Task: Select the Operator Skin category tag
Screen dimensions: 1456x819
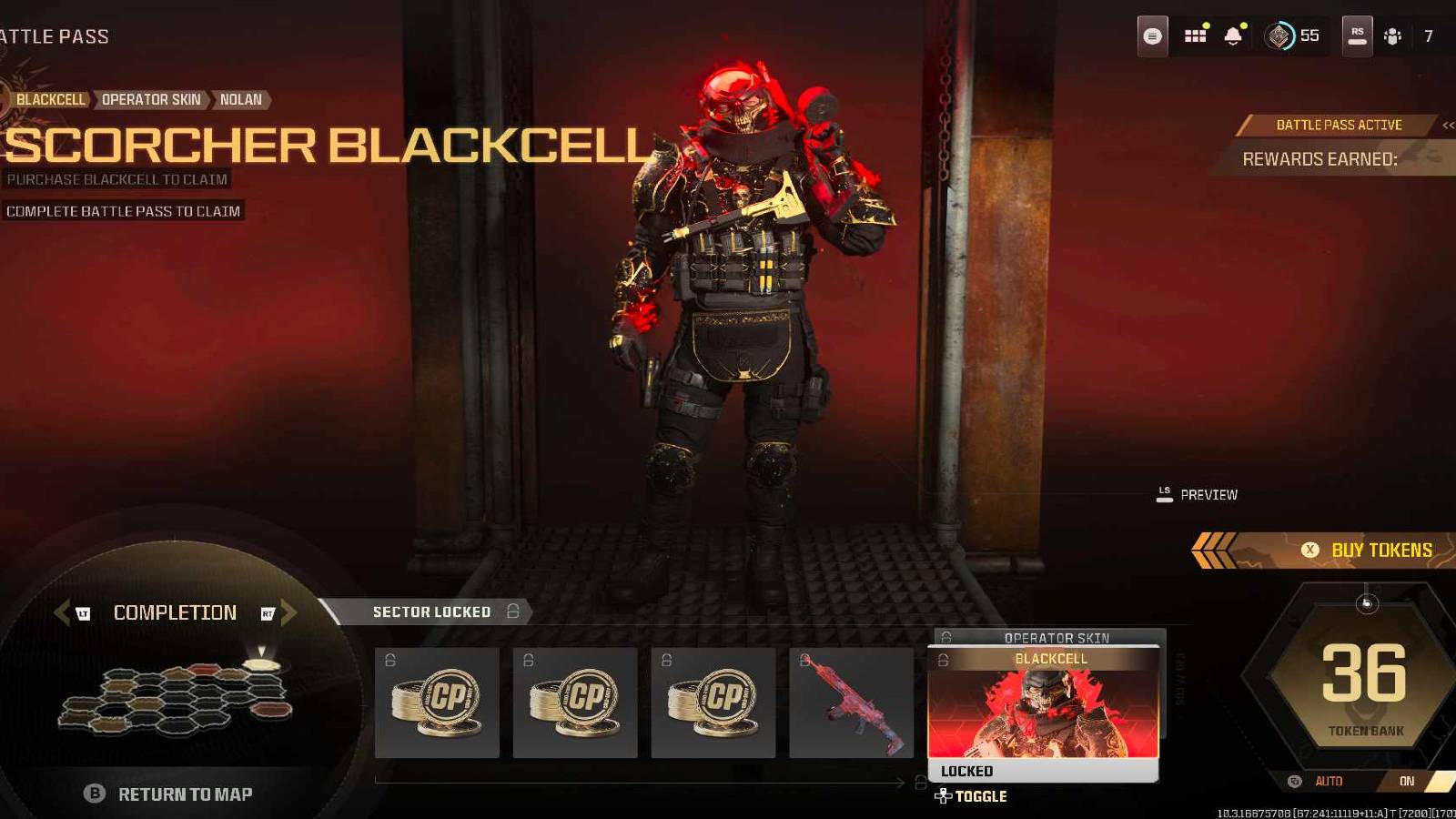Action: coord(153,100)
